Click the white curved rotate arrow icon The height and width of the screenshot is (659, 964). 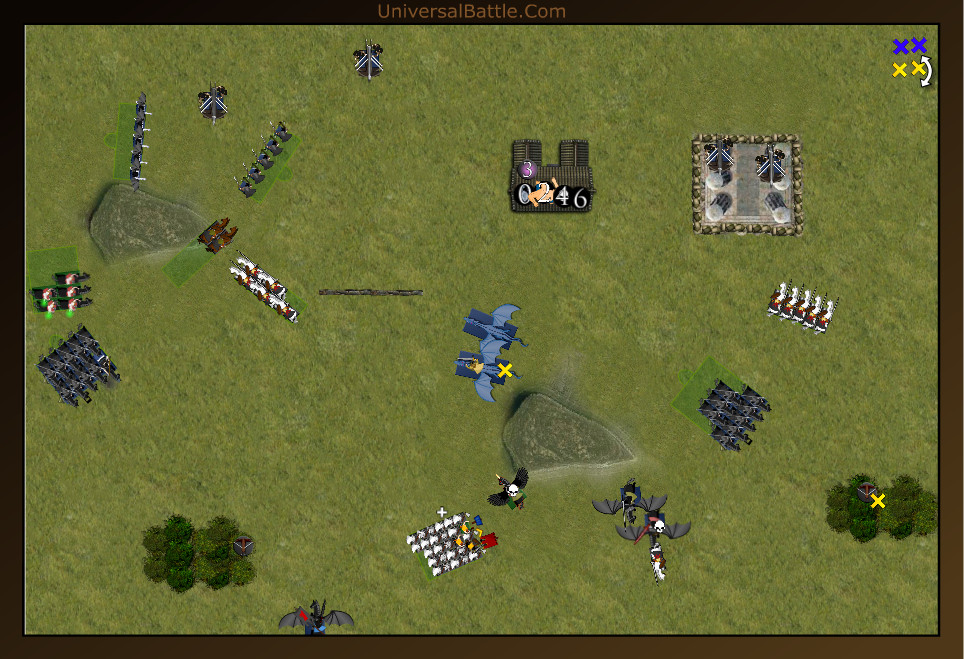(x=927, y=71)
